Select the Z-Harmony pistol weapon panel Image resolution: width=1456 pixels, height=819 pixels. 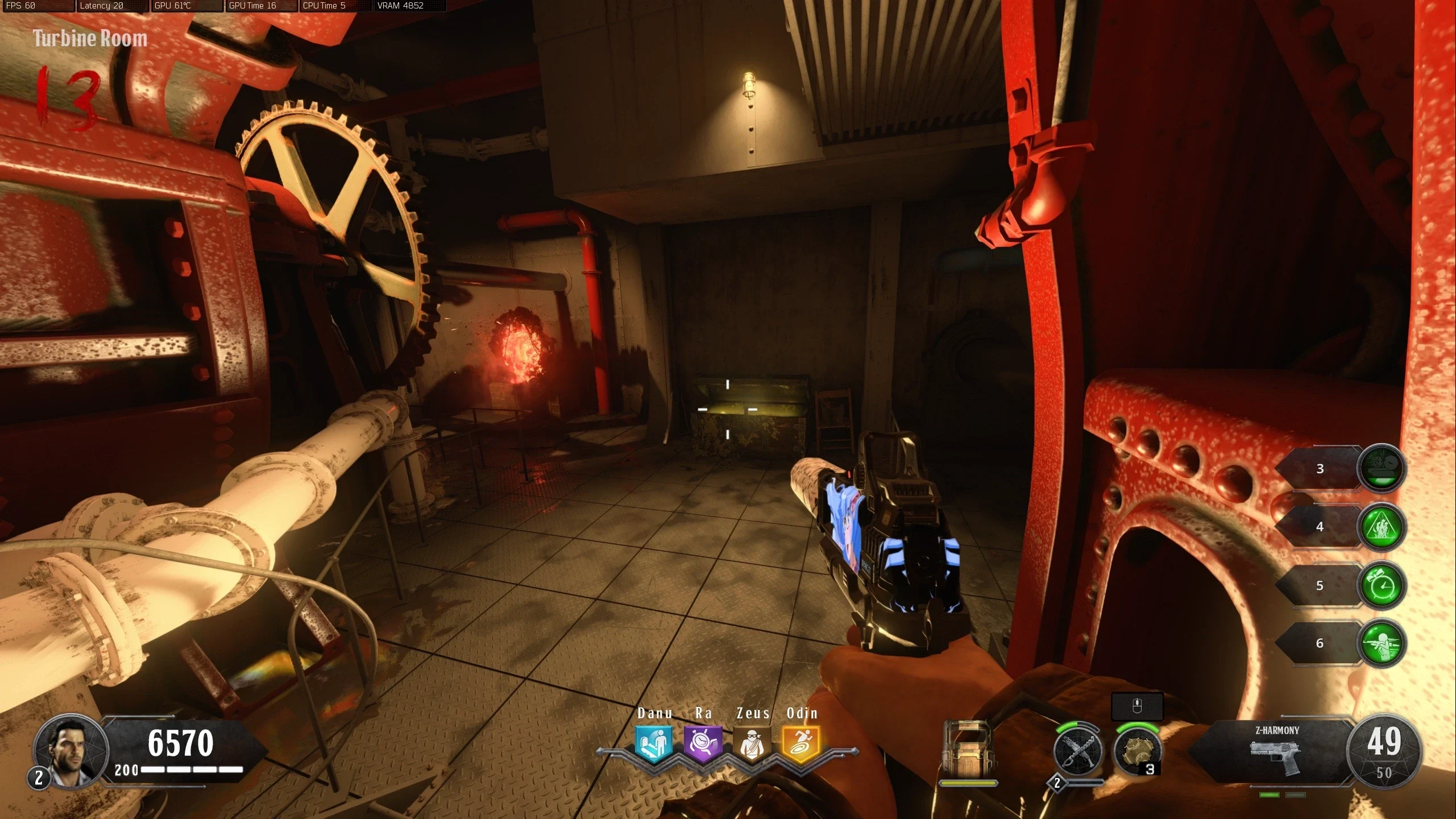[1276, 751]
